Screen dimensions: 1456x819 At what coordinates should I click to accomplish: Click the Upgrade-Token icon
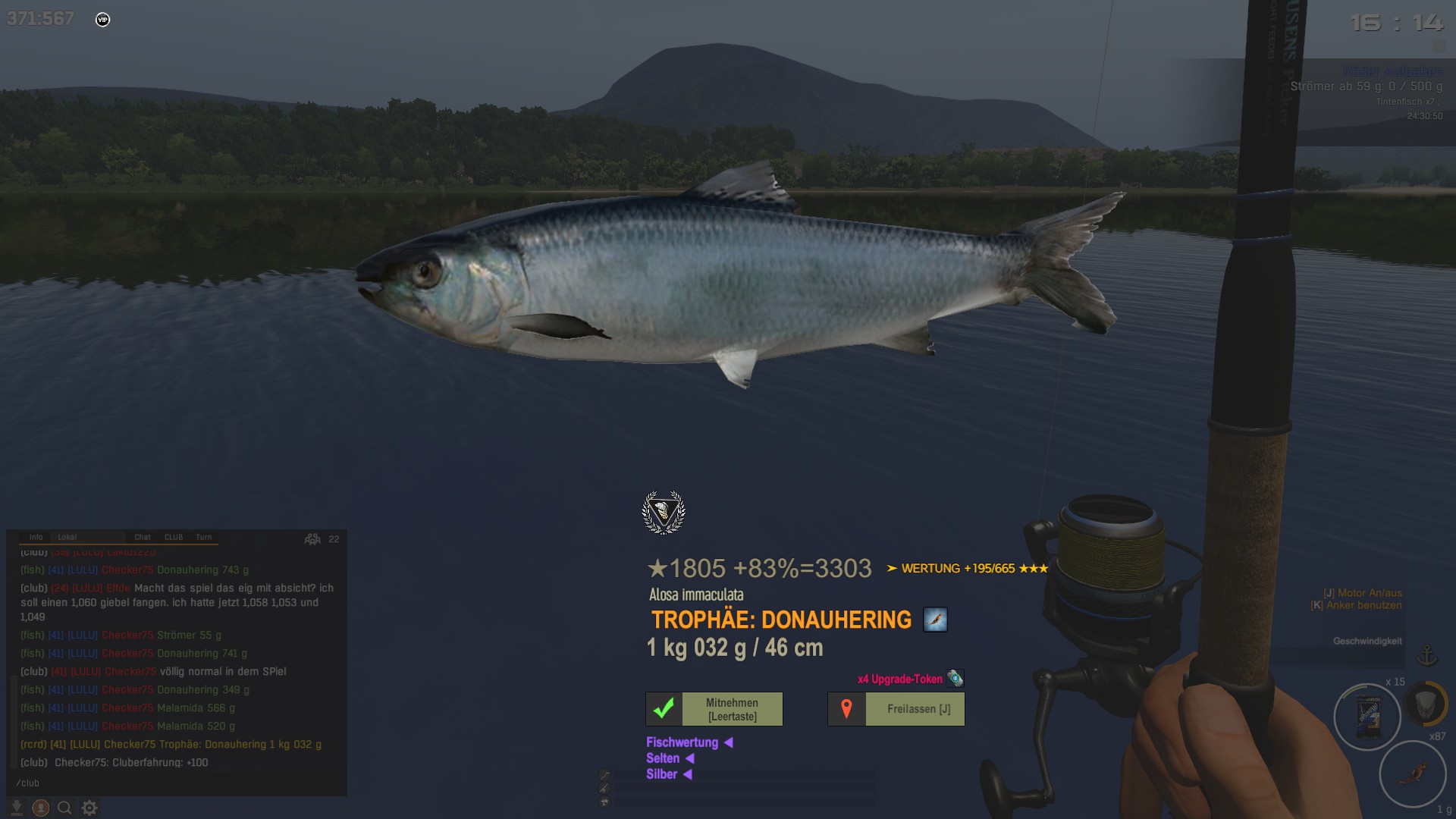pyautogui.click(x=955, y=679)
